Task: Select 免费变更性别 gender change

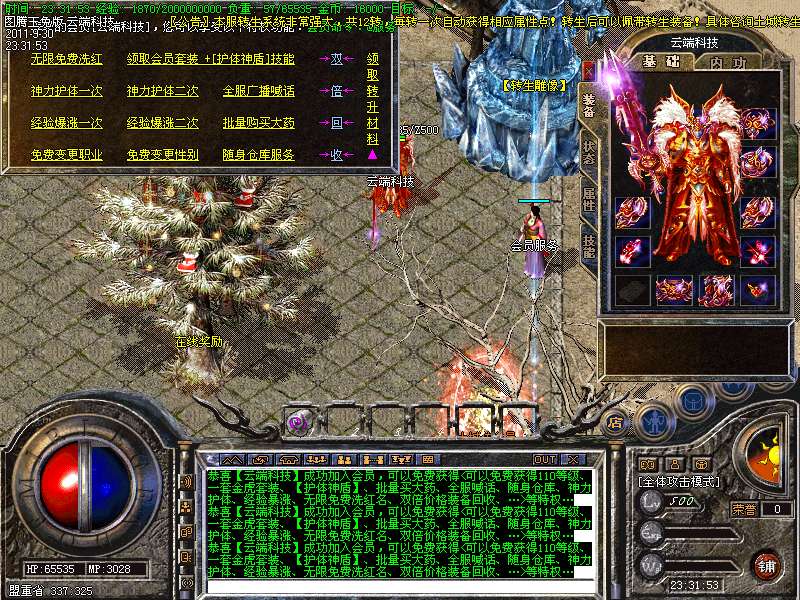Action: [x=162, y=155]
